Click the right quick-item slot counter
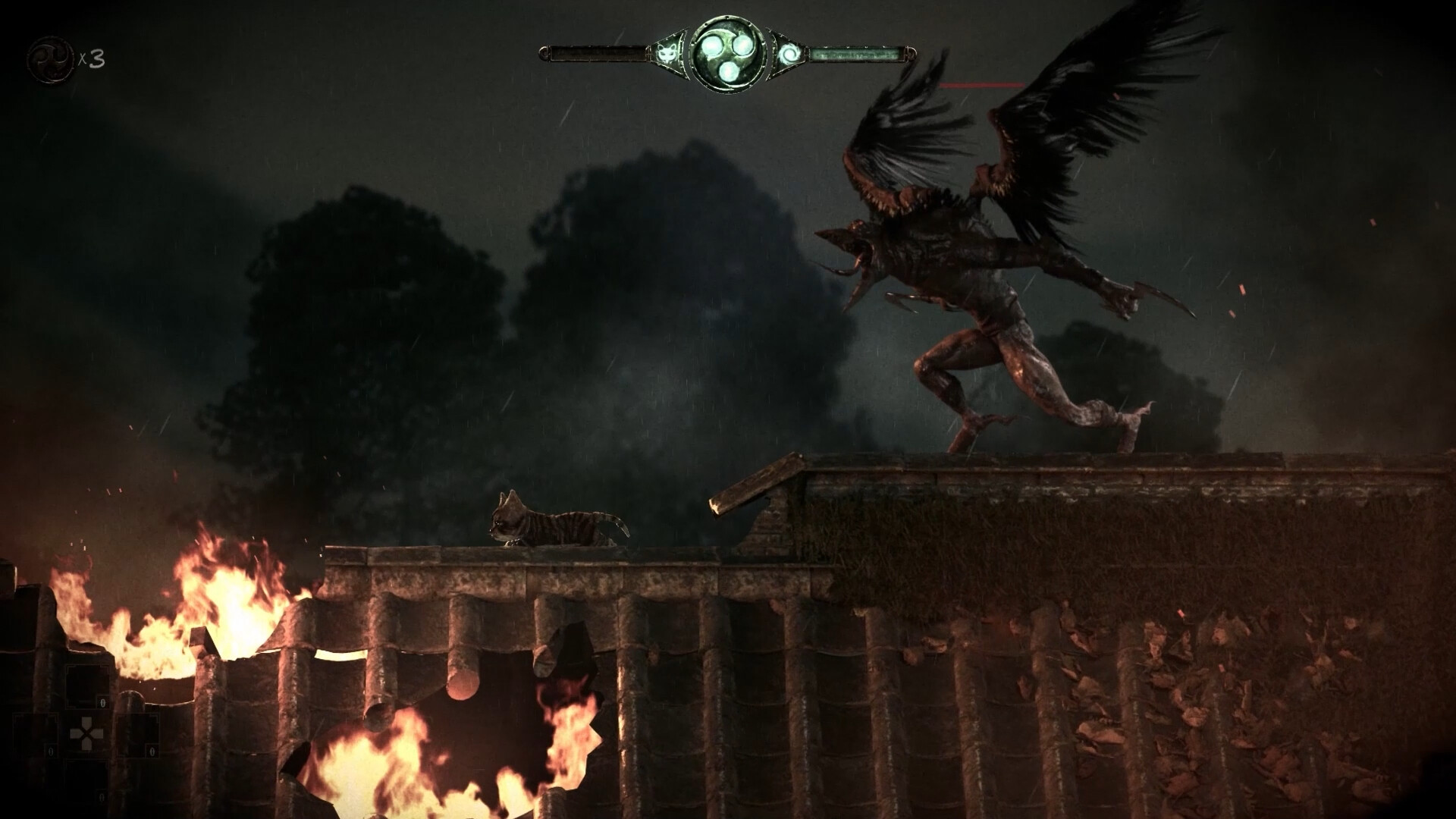This screenshot has height=819, width=1456. (152, 751)
